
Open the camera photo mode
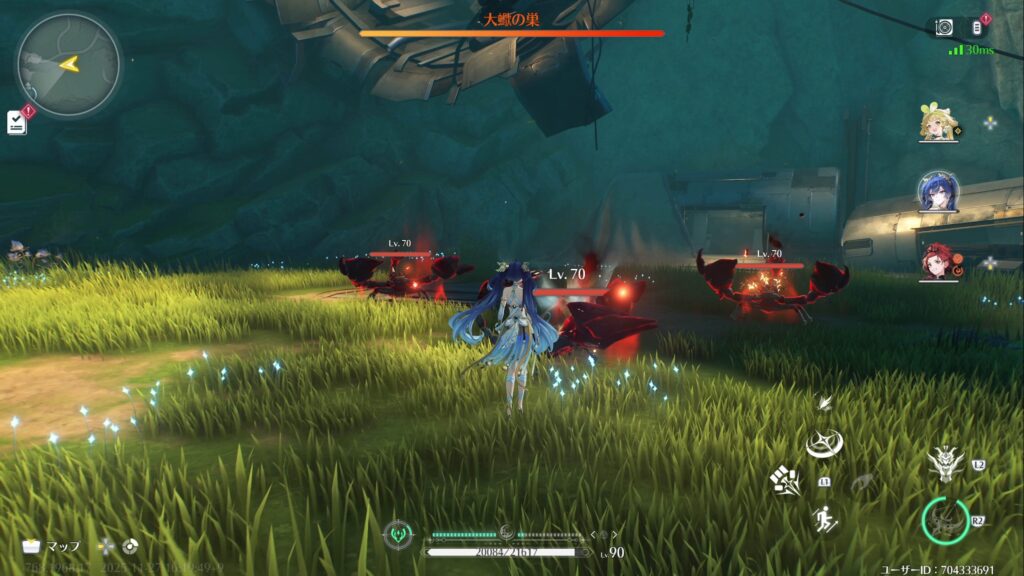(x=944, y=27)
